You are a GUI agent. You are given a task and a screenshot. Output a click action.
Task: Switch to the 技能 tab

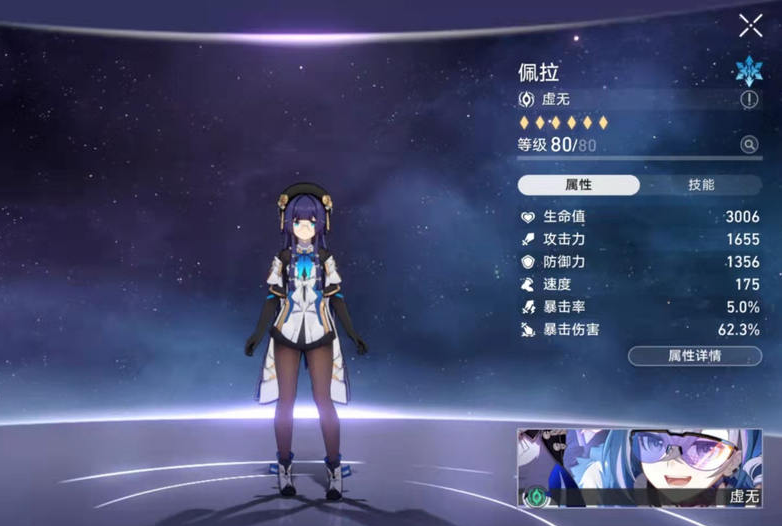click(701, 185)
